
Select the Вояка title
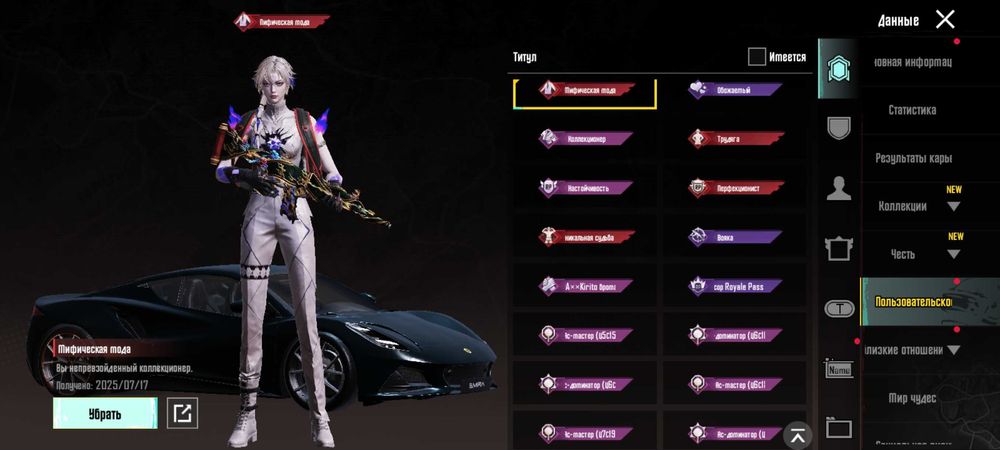tap(735, 237)
